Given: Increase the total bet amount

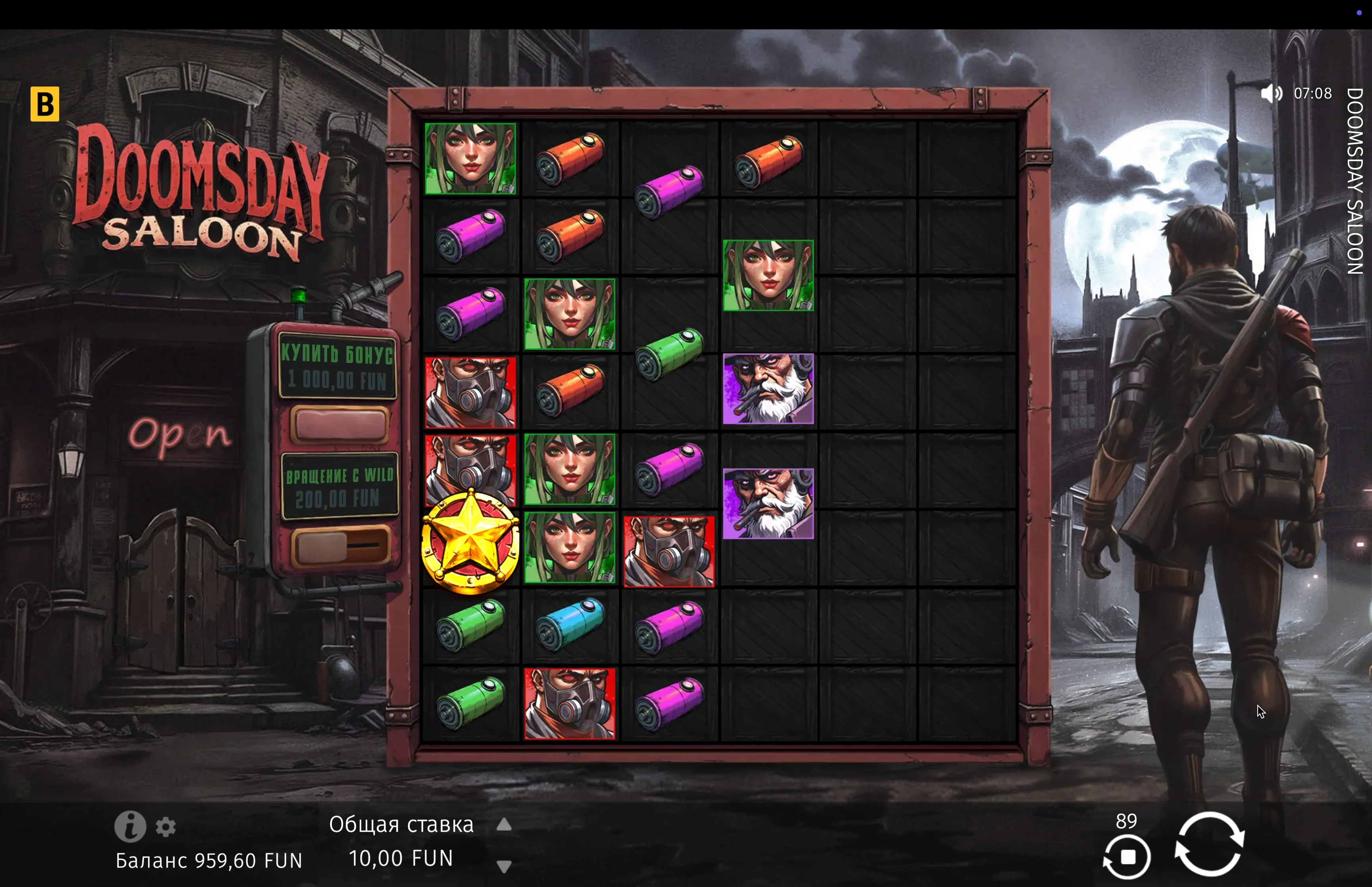Looking at the screenshot, I should pos(504,825).
